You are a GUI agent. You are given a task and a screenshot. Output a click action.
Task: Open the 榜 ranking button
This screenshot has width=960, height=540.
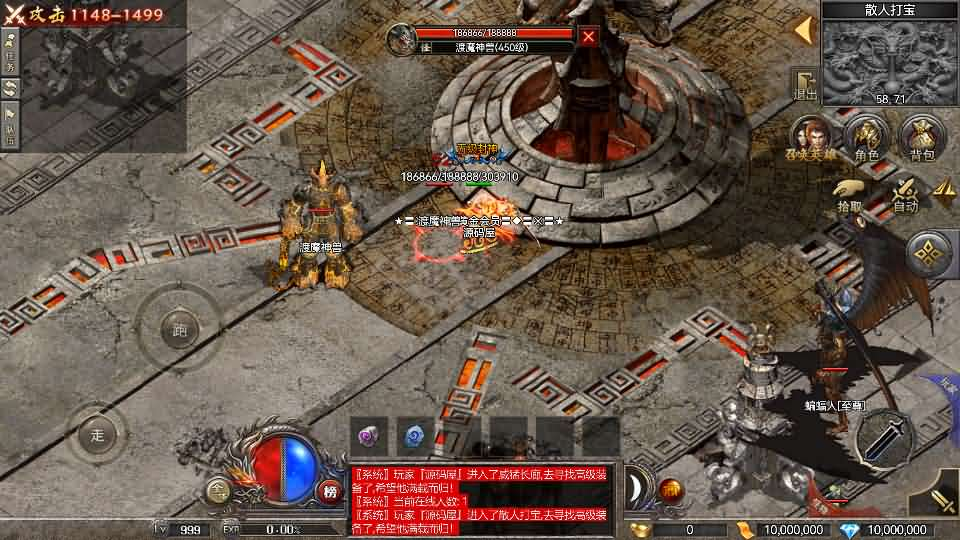(x=331, y=490)
